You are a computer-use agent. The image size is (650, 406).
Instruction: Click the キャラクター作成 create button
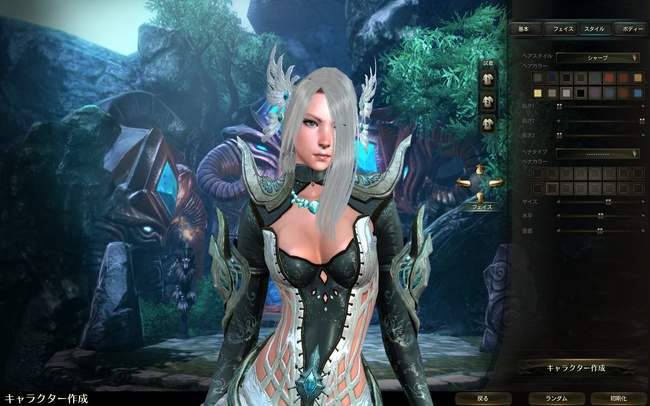577,367
